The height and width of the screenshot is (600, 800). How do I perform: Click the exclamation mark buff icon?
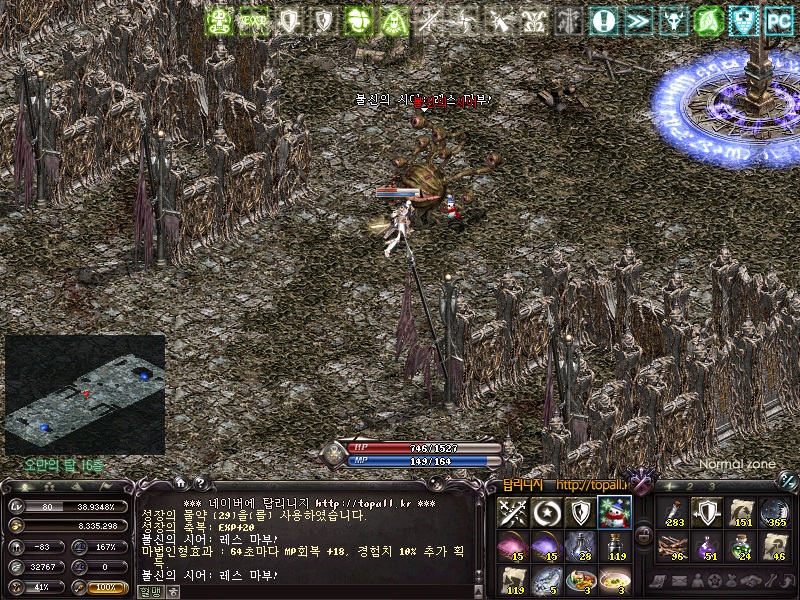coord(602,19)
